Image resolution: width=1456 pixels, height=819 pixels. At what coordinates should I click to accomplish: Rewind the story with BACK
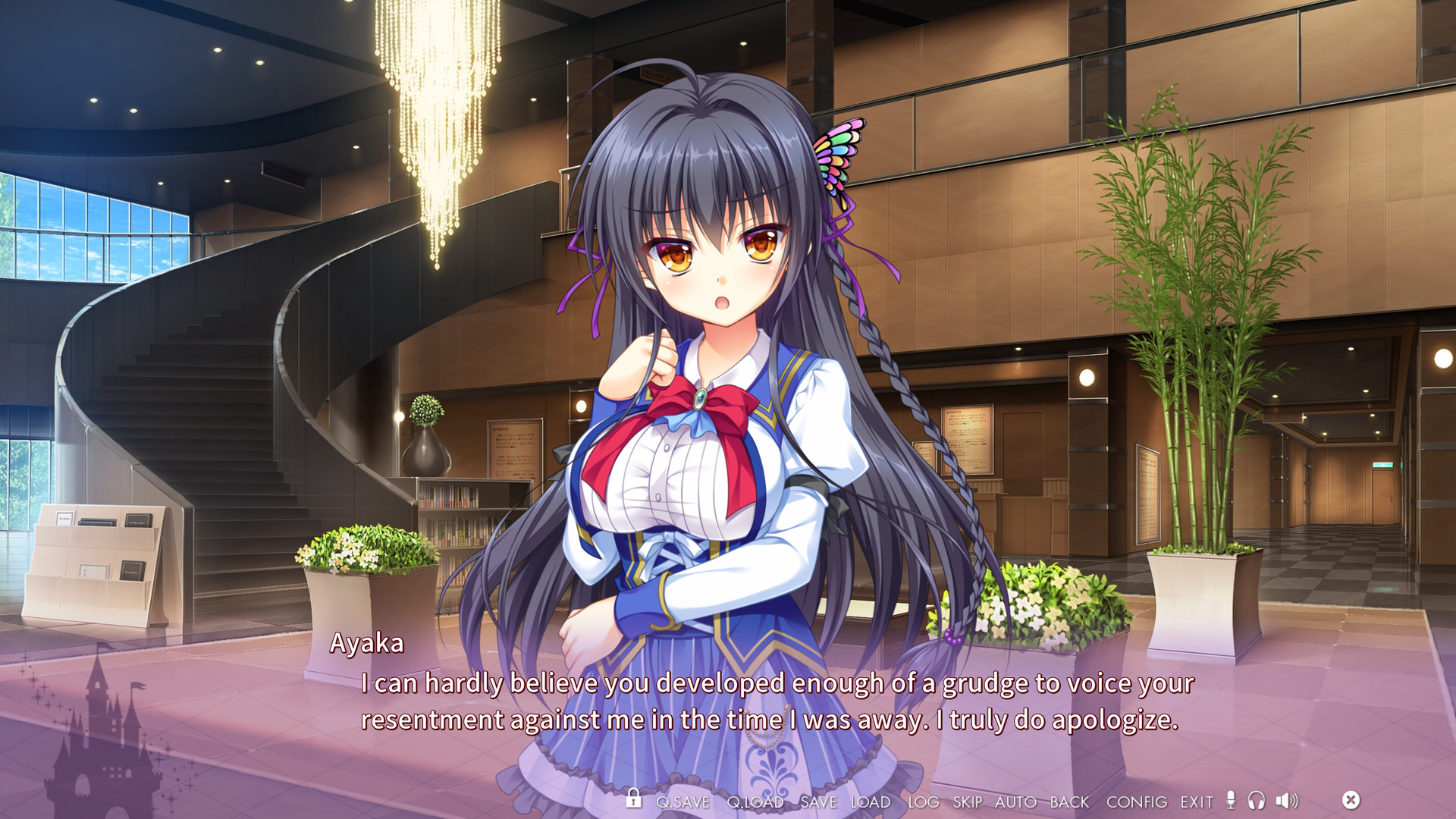click(x=1069, y=802)
